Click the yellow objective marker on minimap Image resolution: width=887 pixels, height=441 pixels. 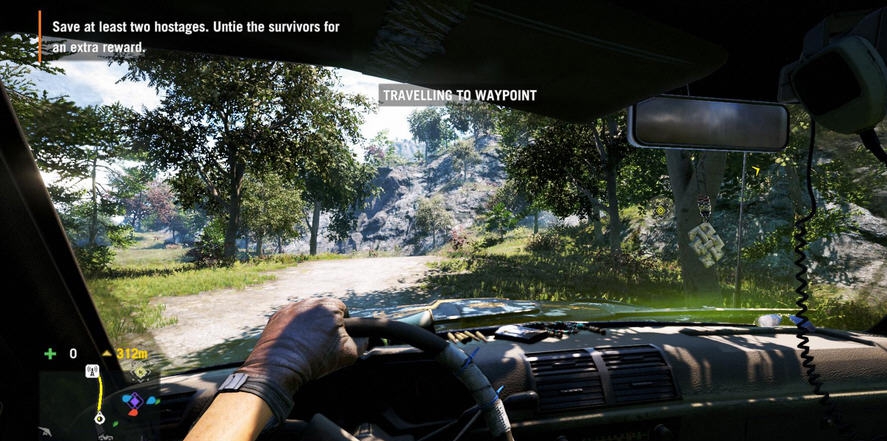click(140, 372)
